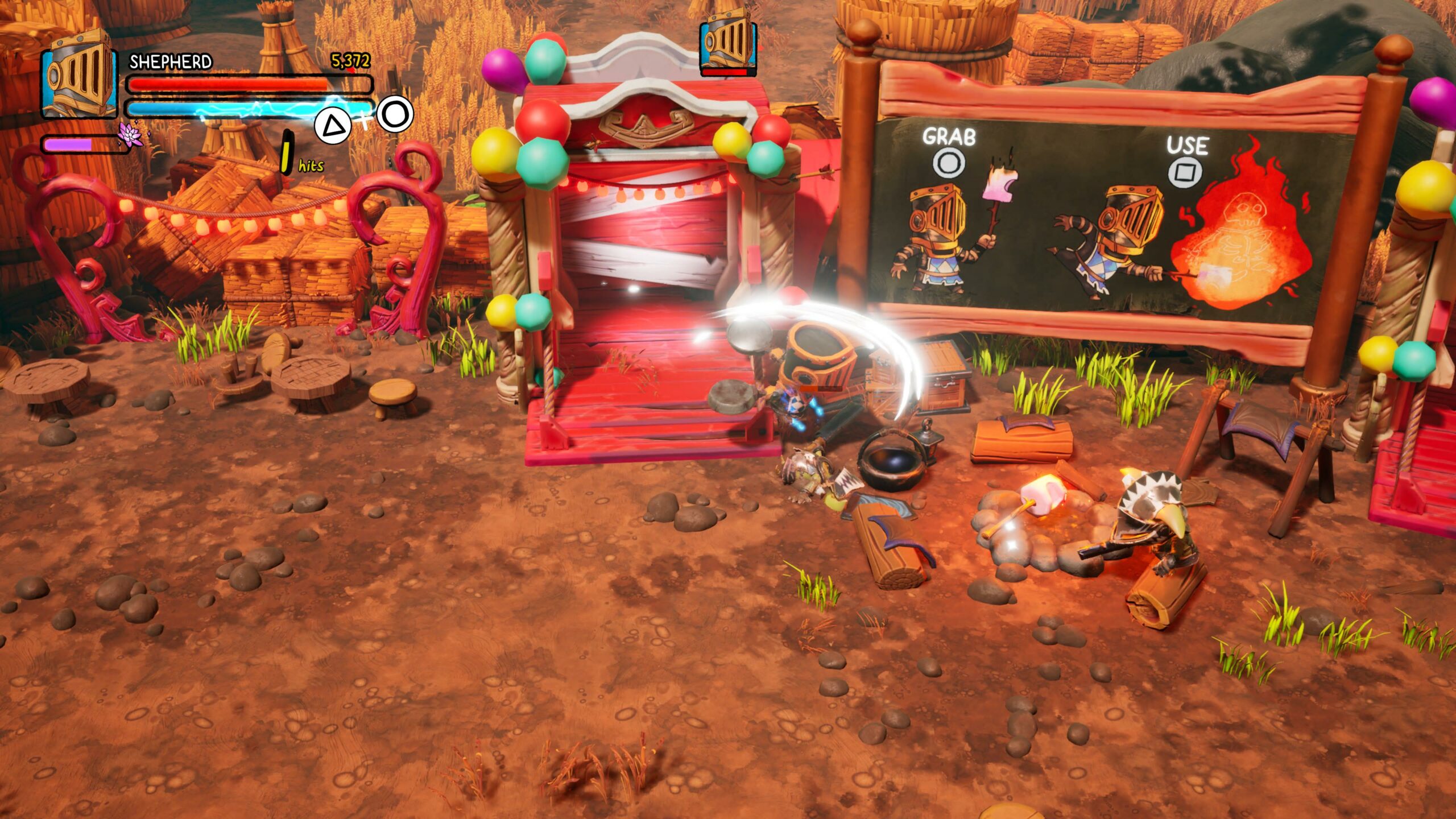Click the pink lotus flower icon

(x=130, y=135)
